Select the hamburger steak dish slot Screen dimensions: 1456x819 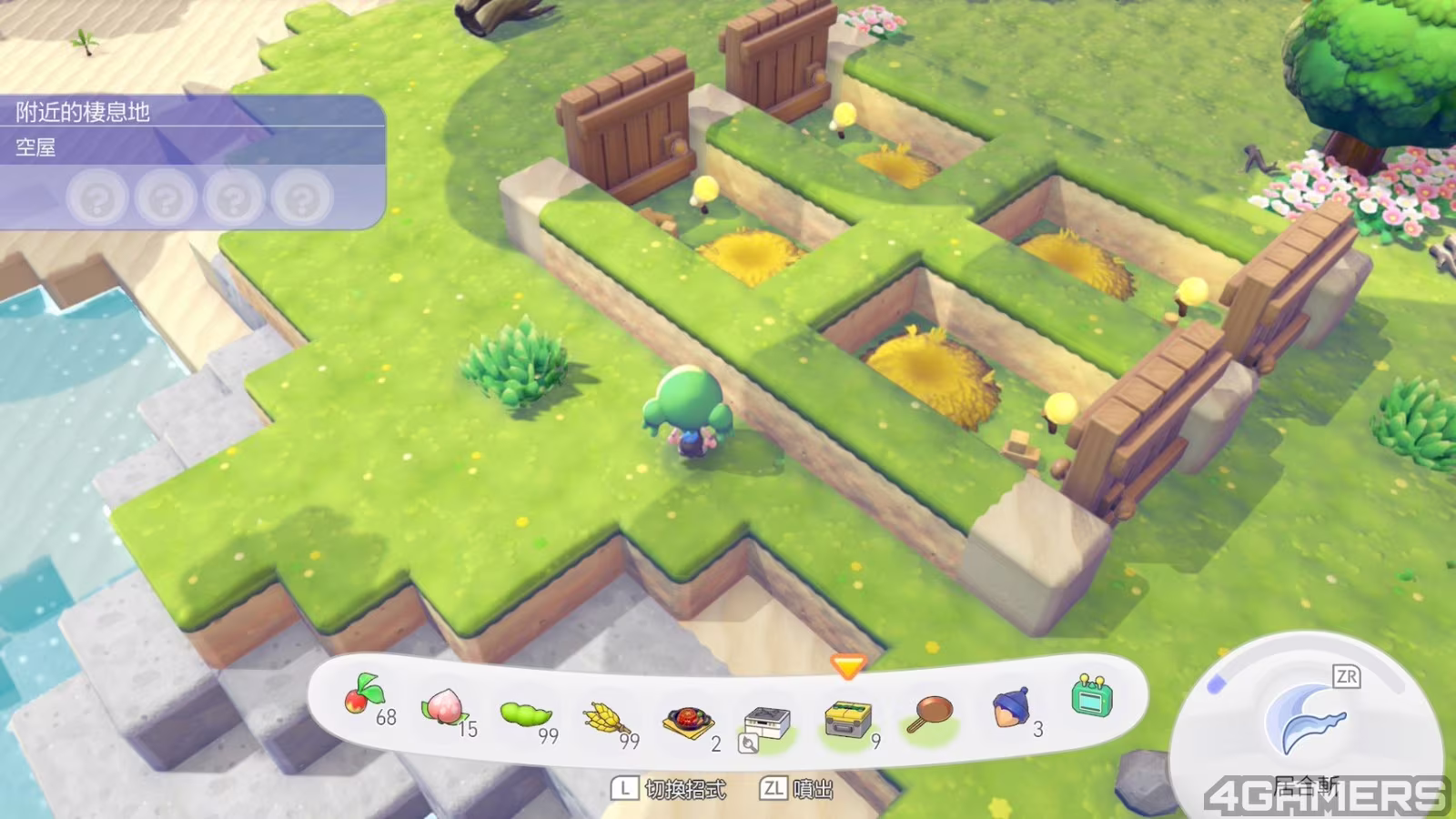(x=688, y=723)
